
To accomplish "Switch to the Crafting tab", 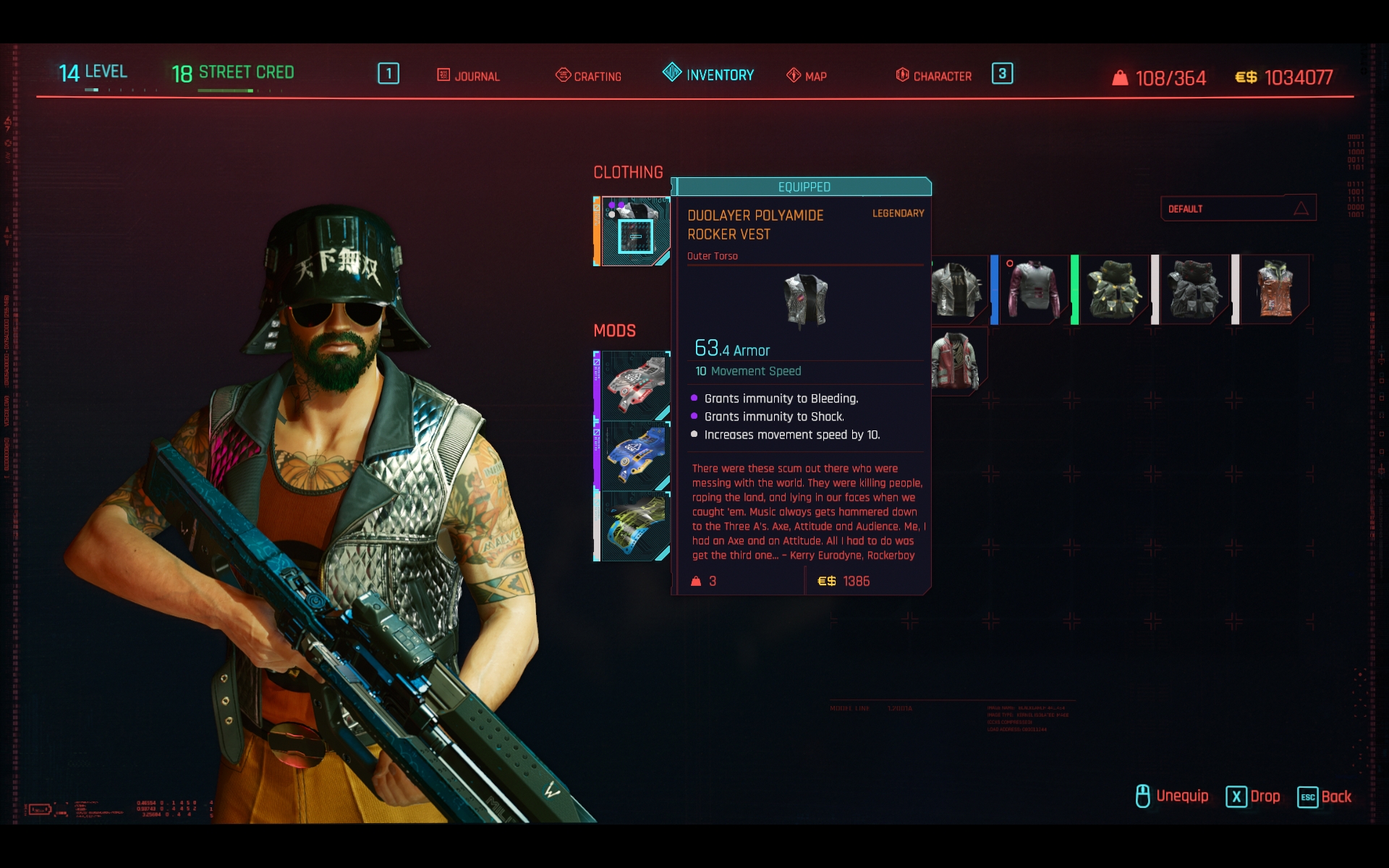I will pyautogui.click(x=589, y=76).
